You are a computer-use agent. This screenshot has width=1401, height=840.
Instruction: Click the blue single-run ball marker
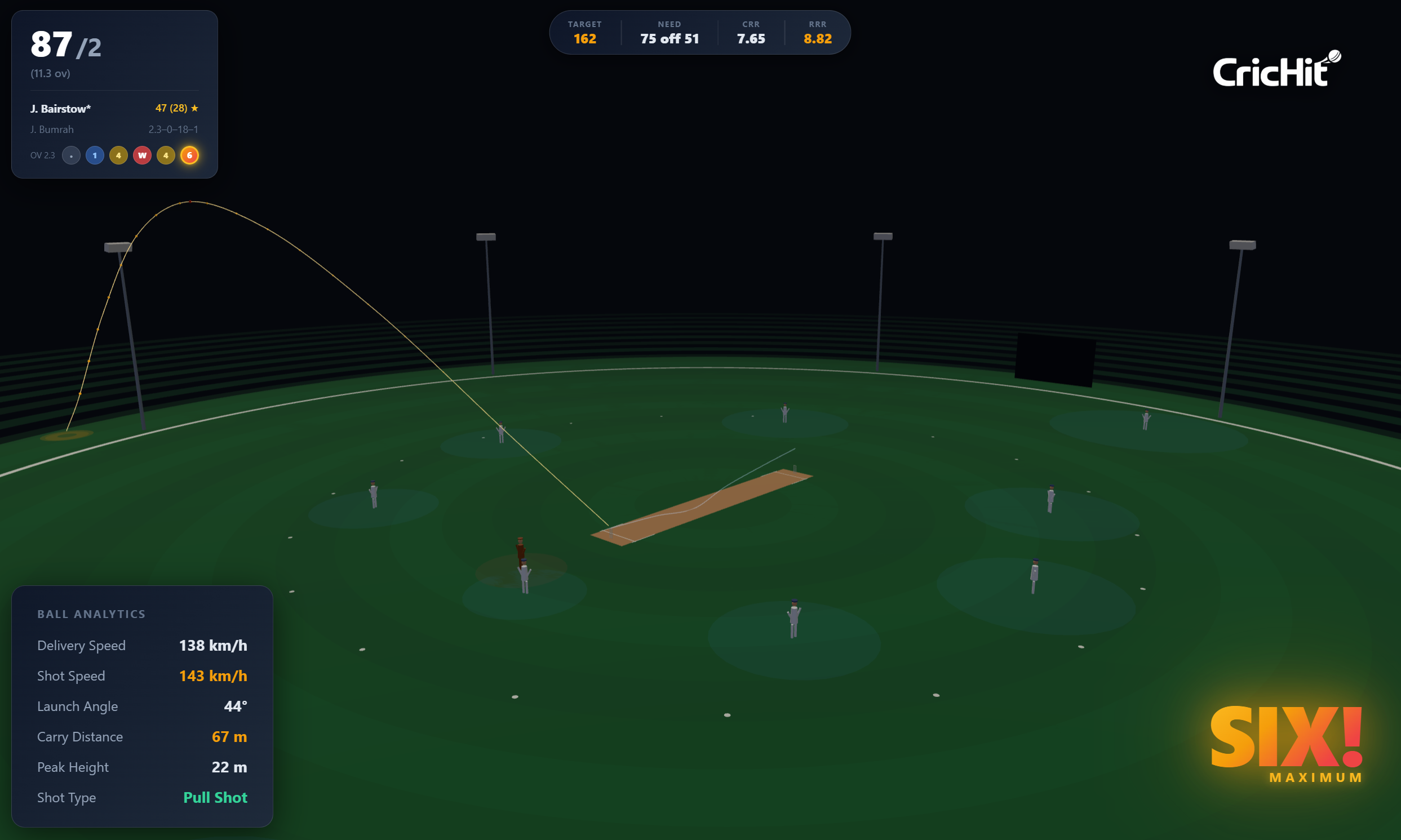click(x=95, y=155)
